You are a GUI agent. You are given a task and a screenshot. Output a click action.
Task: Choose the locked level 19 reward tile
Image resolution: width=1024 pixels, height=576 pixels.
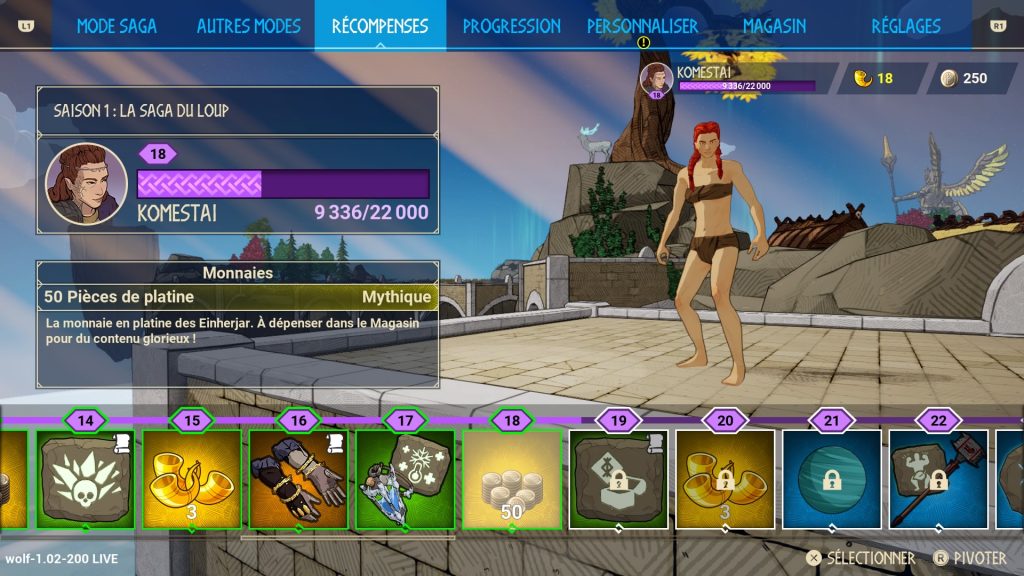pos(618,479)
